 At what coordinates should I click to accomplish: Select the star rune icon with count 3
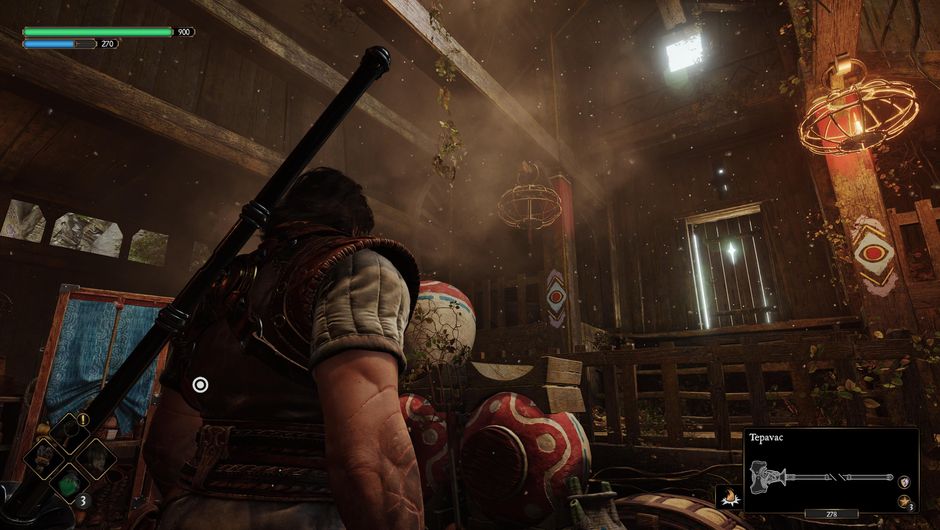coord(903,502)
